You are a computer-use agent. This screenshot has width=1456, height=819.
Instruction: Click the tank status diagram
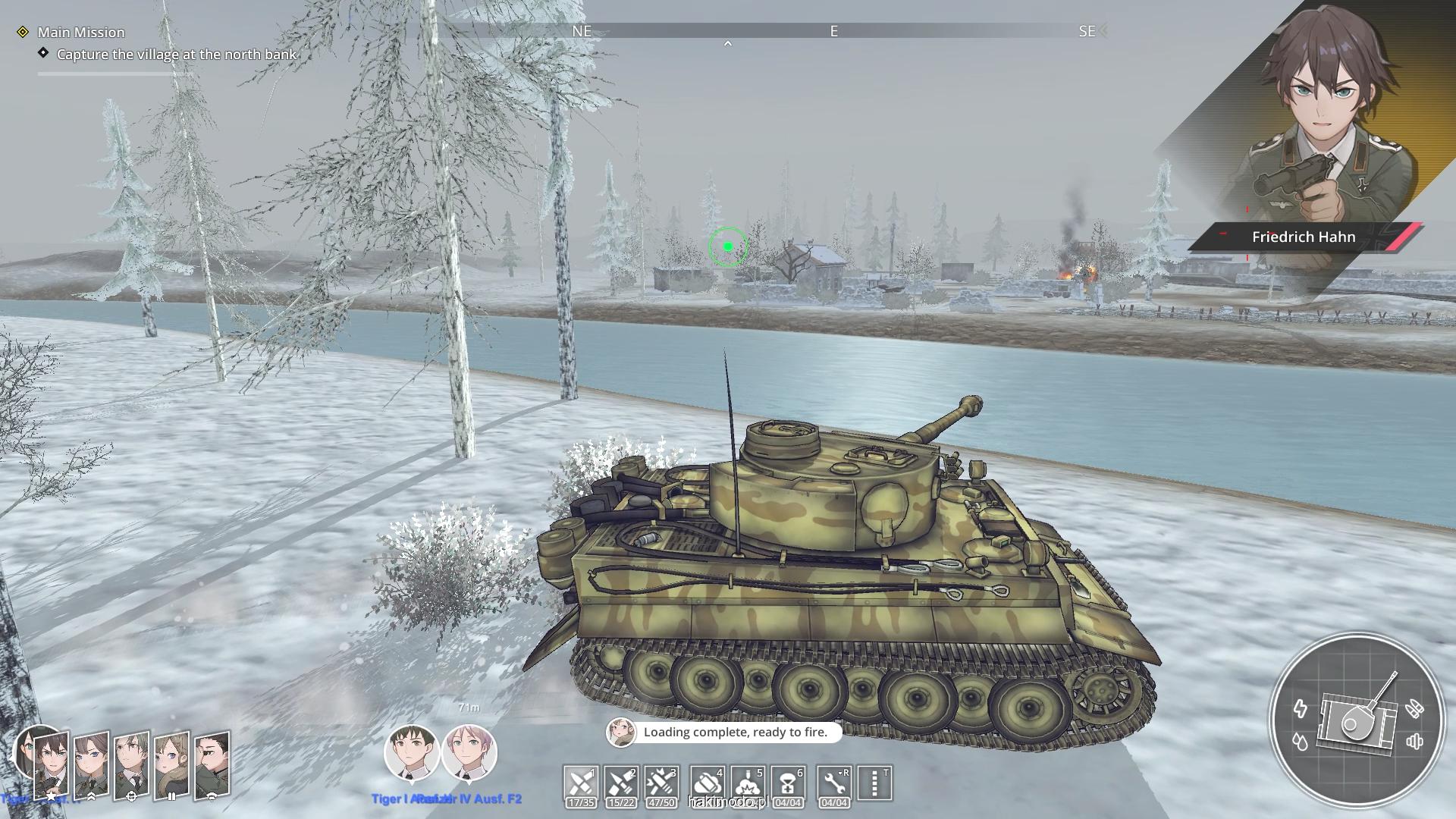1356,722
